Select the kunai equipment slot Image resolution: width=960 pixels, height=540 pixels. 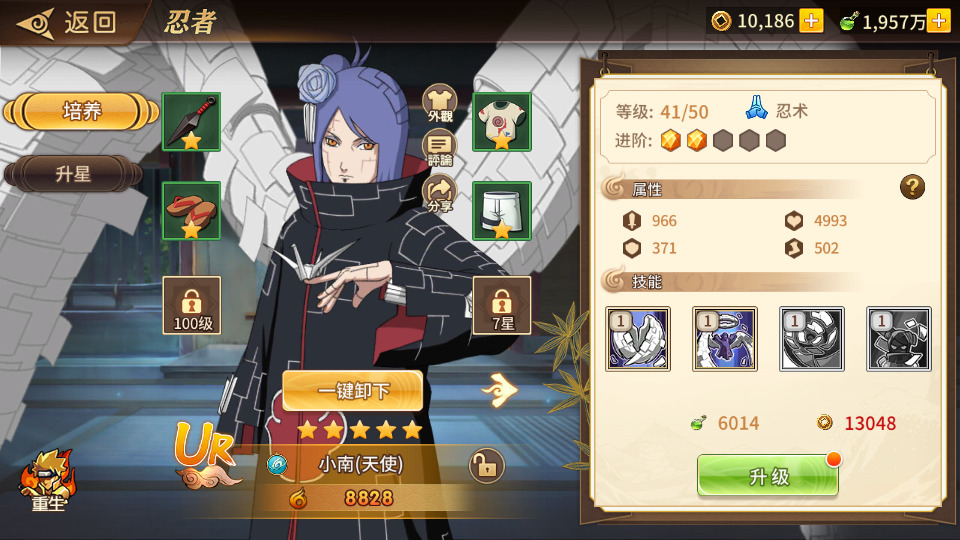click(191, 122)
